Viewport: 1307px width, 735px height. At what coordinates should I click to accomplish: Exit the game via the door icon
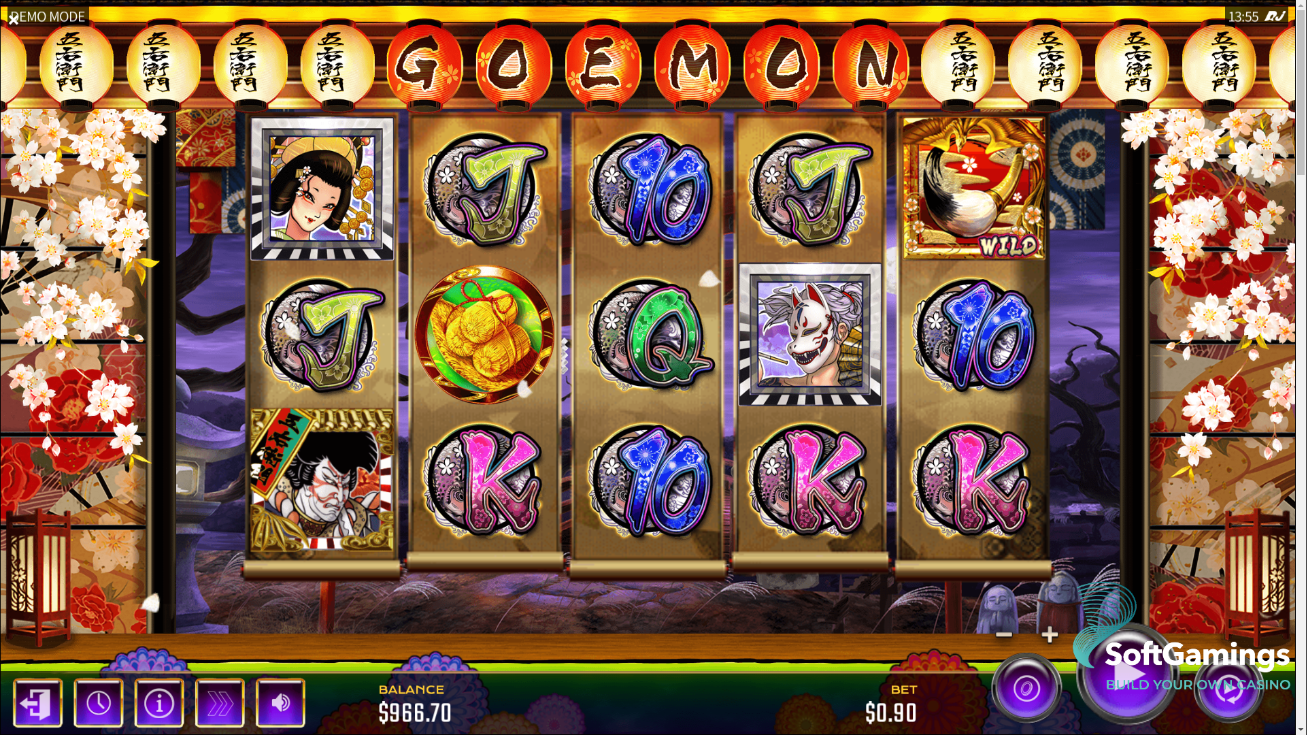coord(37,703)
